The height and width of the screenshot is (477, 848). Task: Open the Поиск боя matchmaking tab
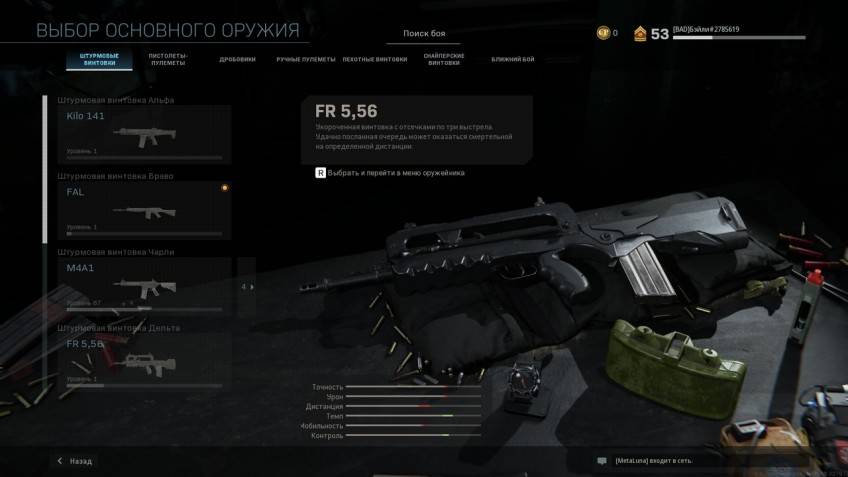pyautogui.click(x=424, y=33)
